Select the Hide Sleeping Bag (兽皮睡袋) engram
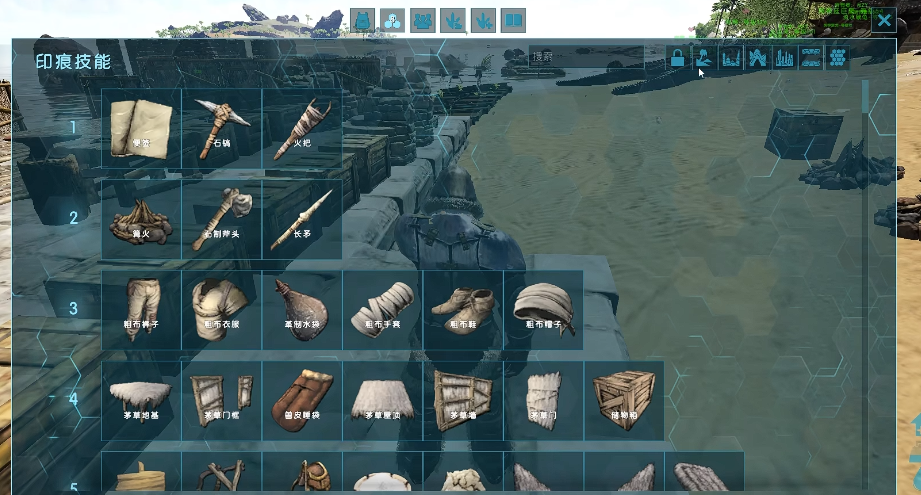 [301, 399]
